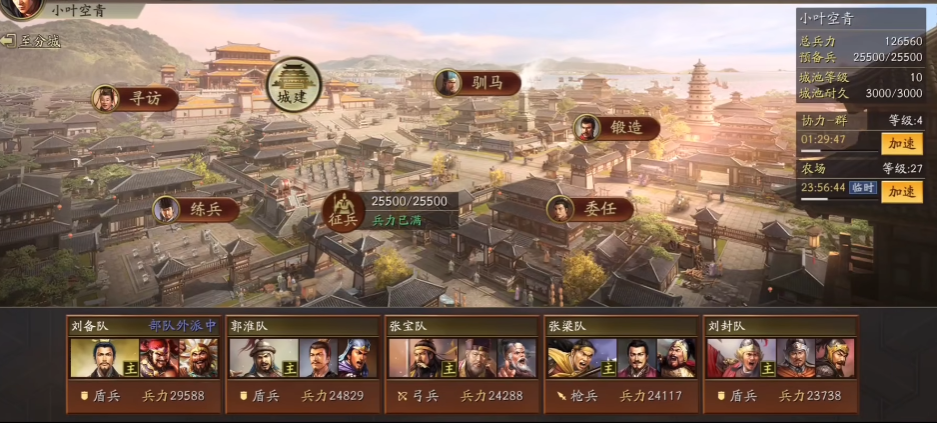Speed up the 协力-群 build with 加速

(901, 143)
